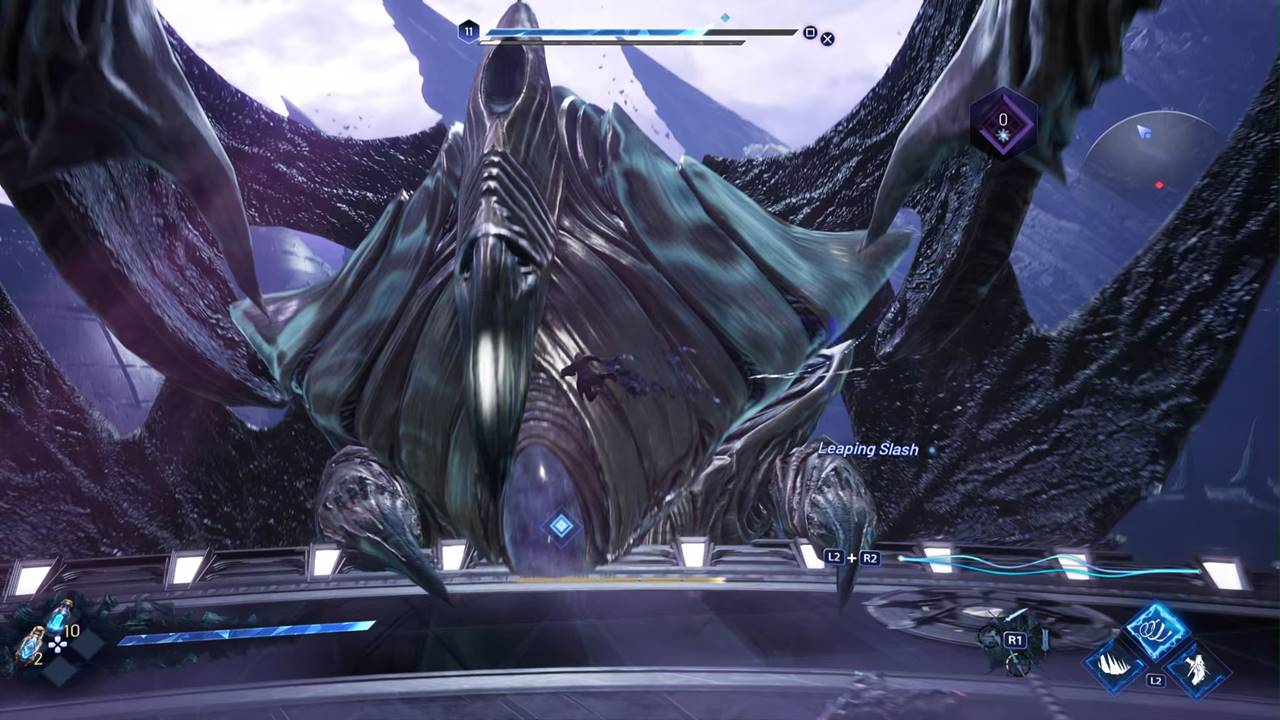Select the blue diamond lock-on target marker
The width and height of the screenshot is (1280, 720).
click(561, 525)
